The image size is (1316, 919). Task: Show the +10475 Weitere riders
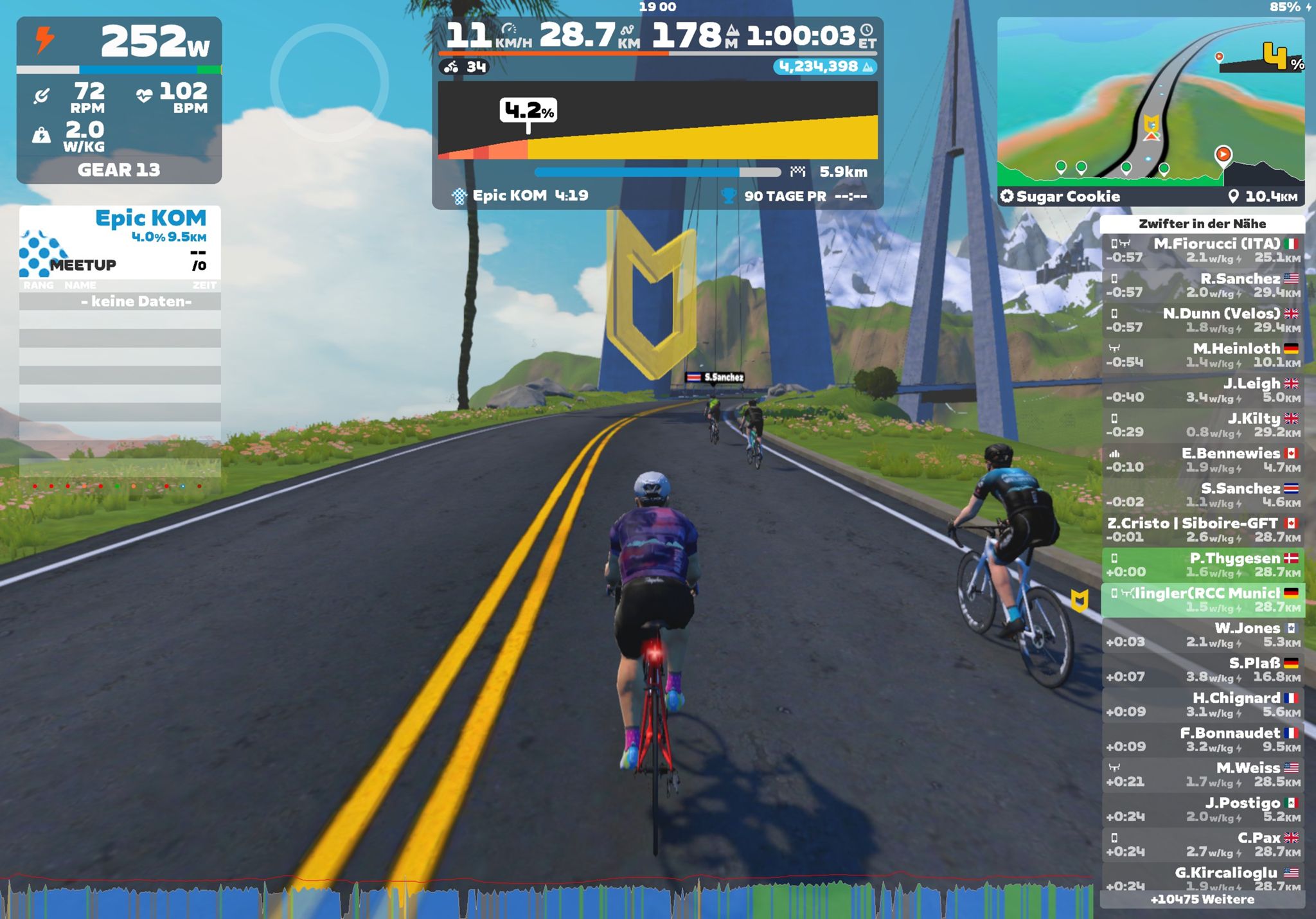click(1202, 900)
